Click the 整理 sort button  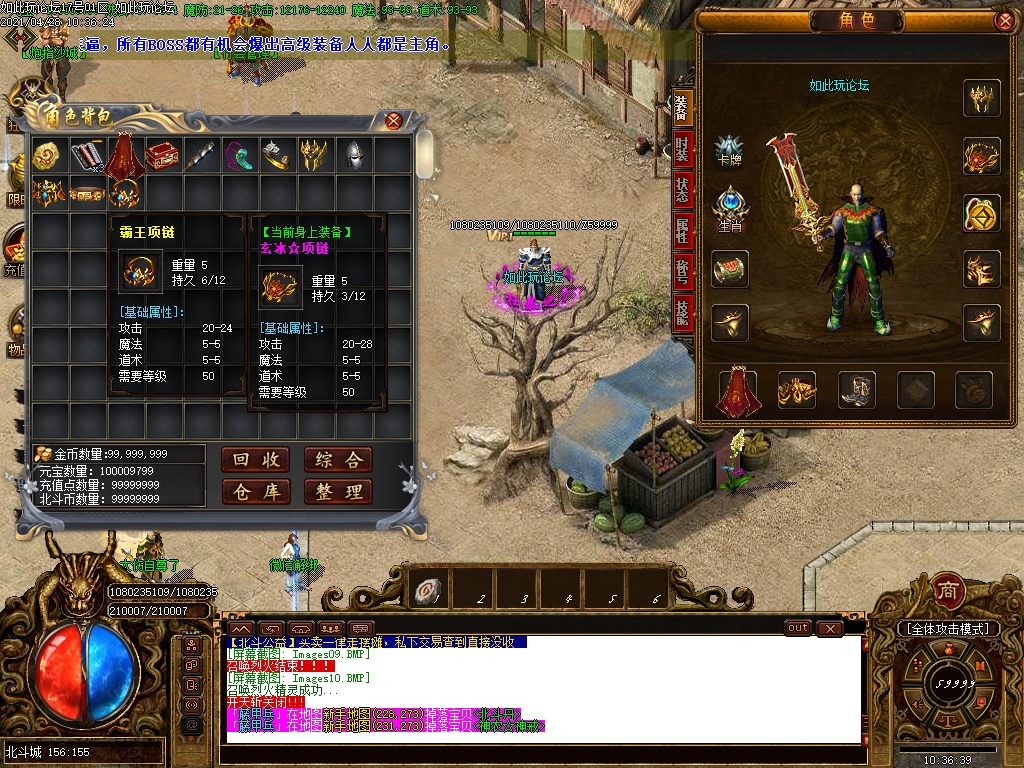339,492
